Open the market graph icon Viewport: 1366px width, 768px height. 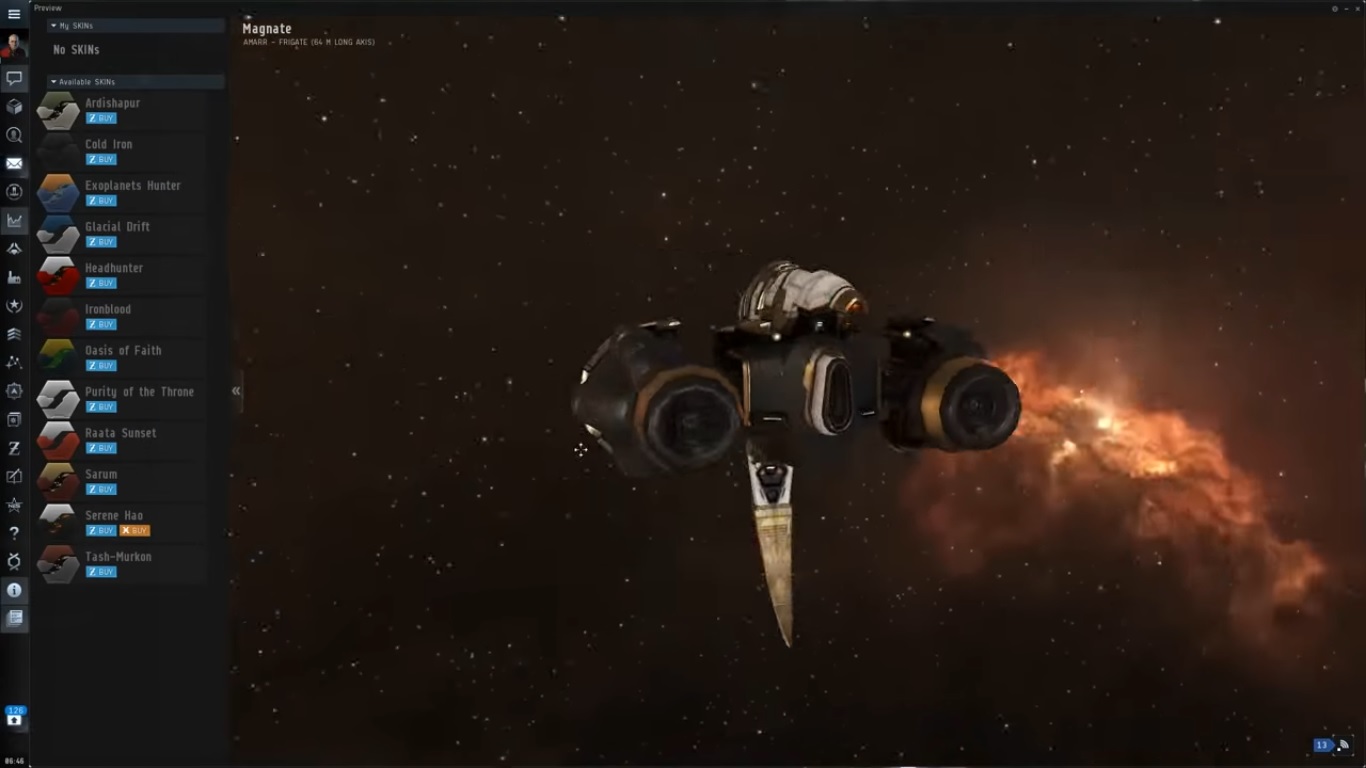click(x=14, y=220)
